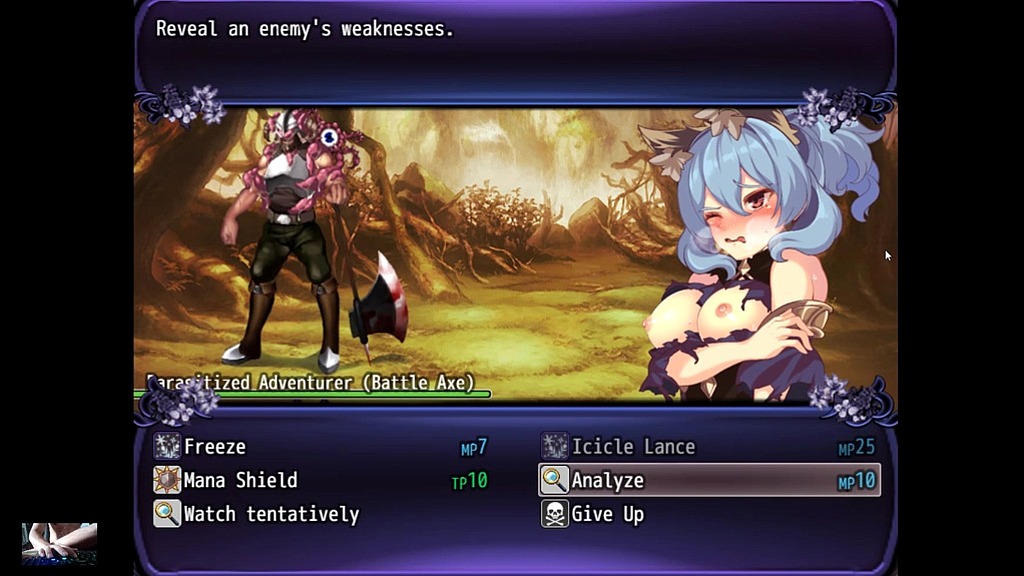Use the Analyze skill
The height and width of the screenshot is (576, 1024).
click(608, 481)
